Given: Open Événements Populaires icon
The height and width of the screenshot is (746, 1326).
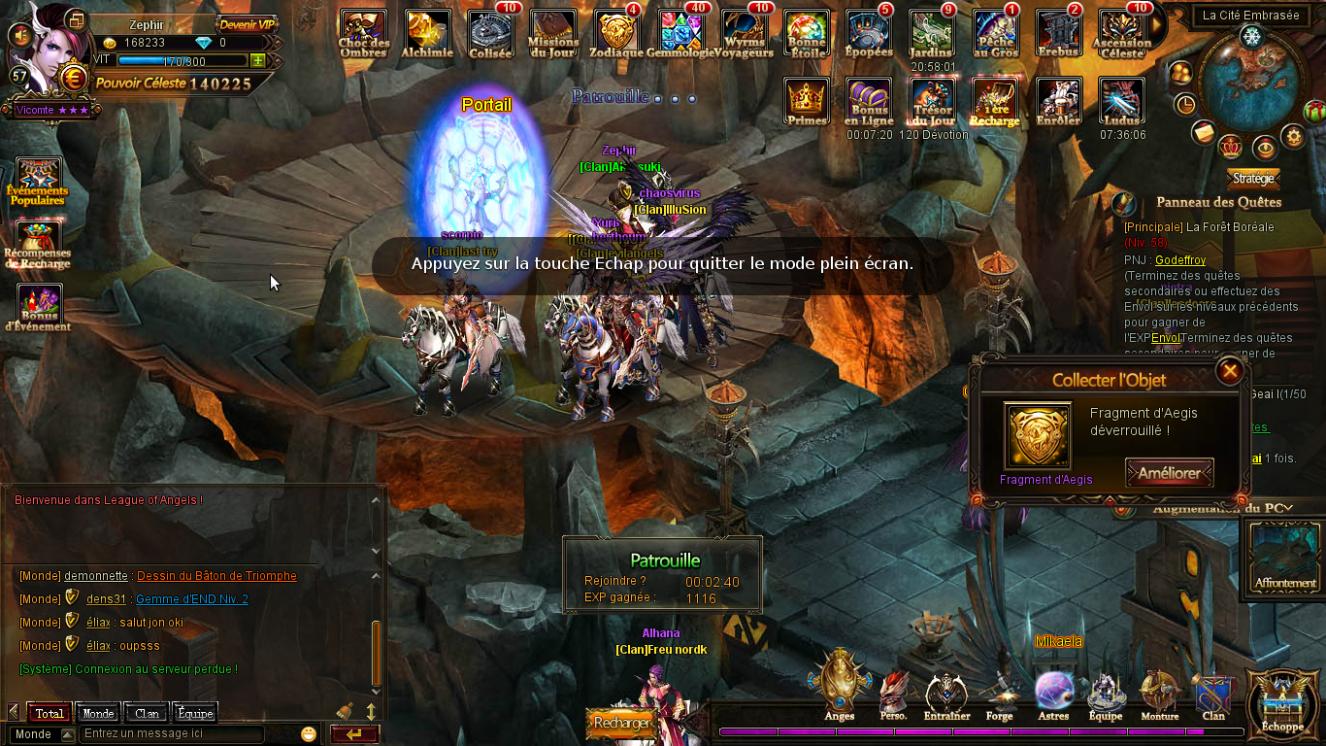Looking at the screenshot, I should point(38,182).
